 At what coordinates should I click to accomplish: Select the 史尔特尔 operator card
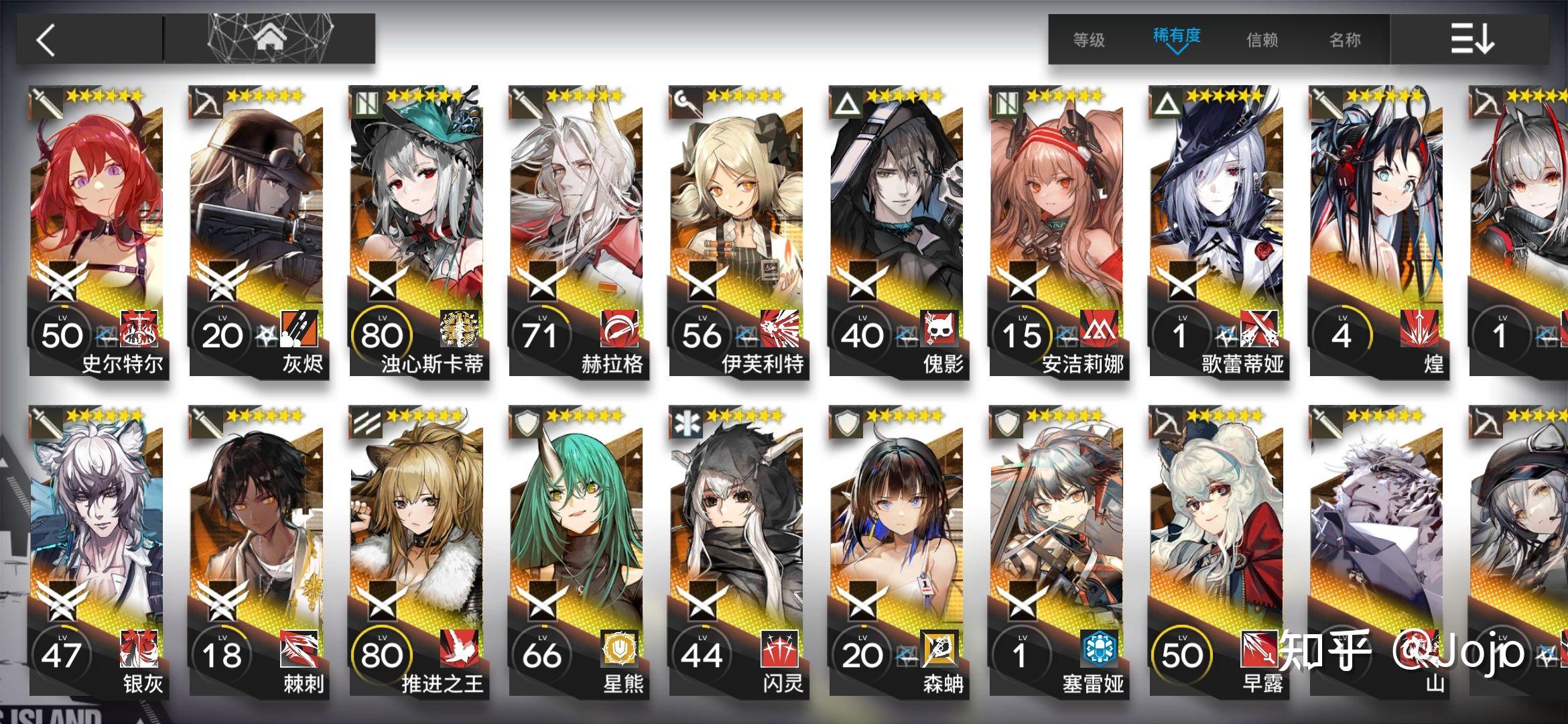tap(96, 231)
